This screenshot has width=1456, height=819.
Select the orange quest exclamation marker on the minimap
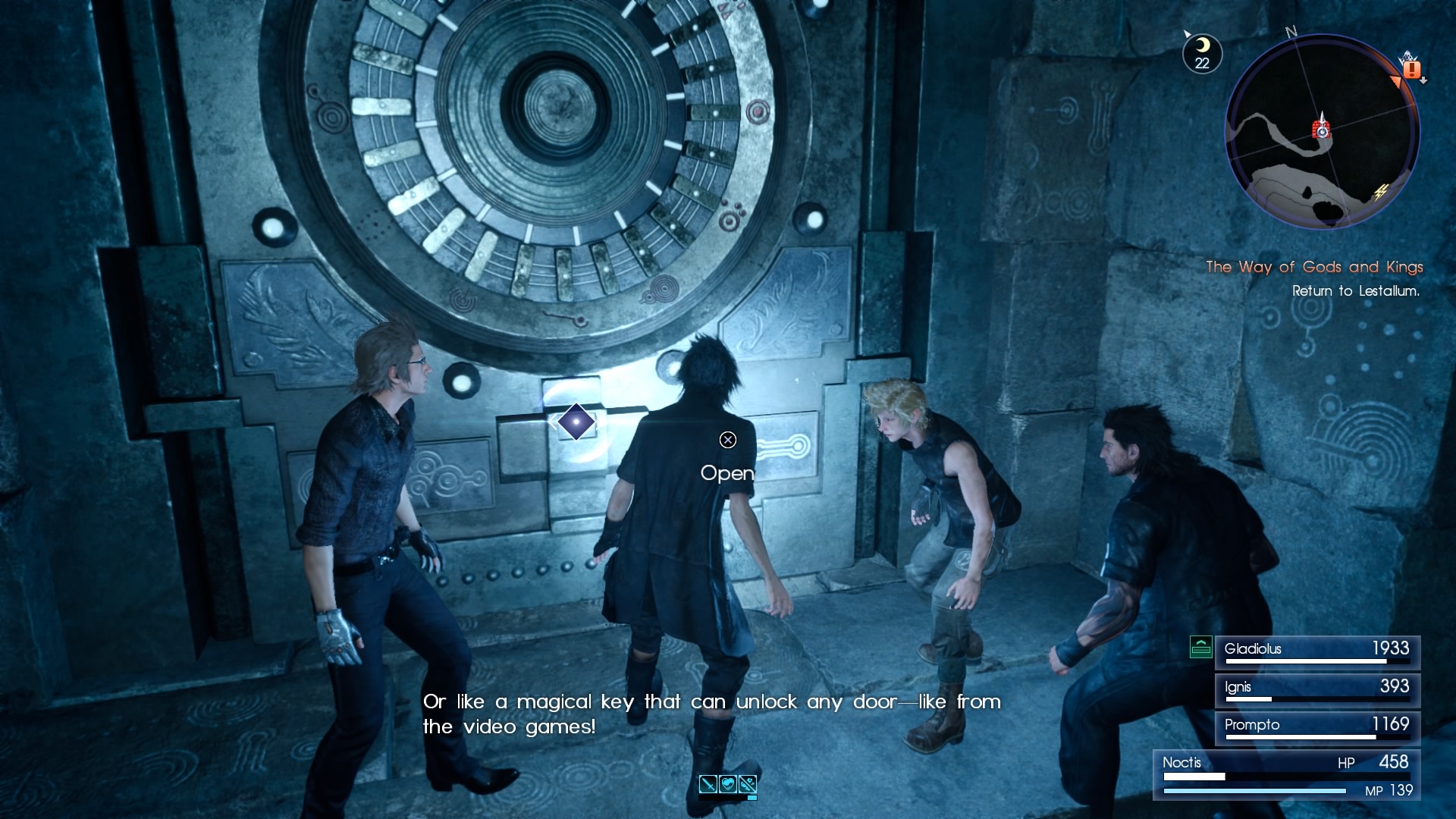1411,69
